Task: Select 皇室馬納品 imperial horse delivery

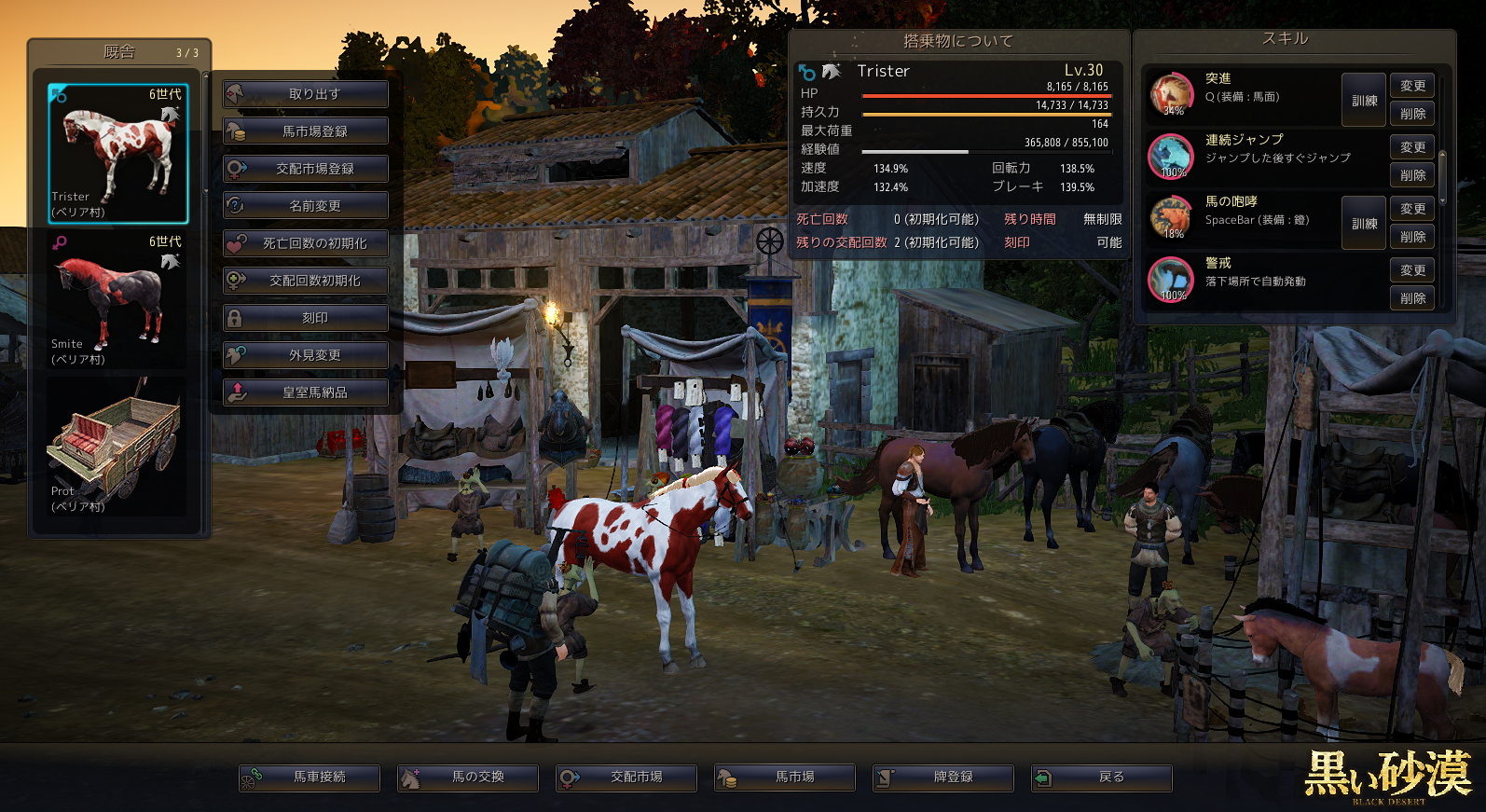Action: click(x=306, y=392)
